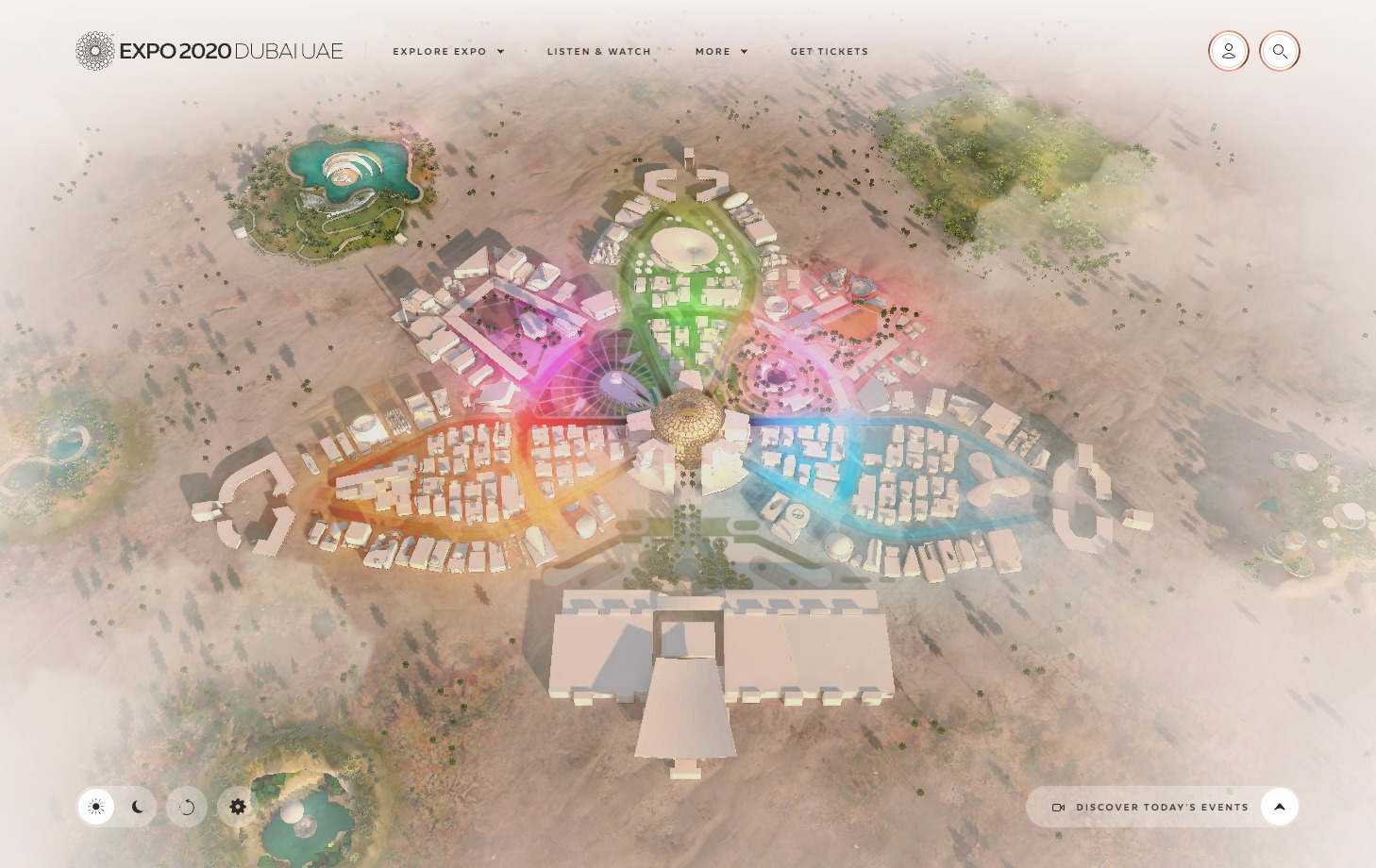Open the settings gear icon
Viewport: 1376px width, 868px height.
tap(237, 807)
